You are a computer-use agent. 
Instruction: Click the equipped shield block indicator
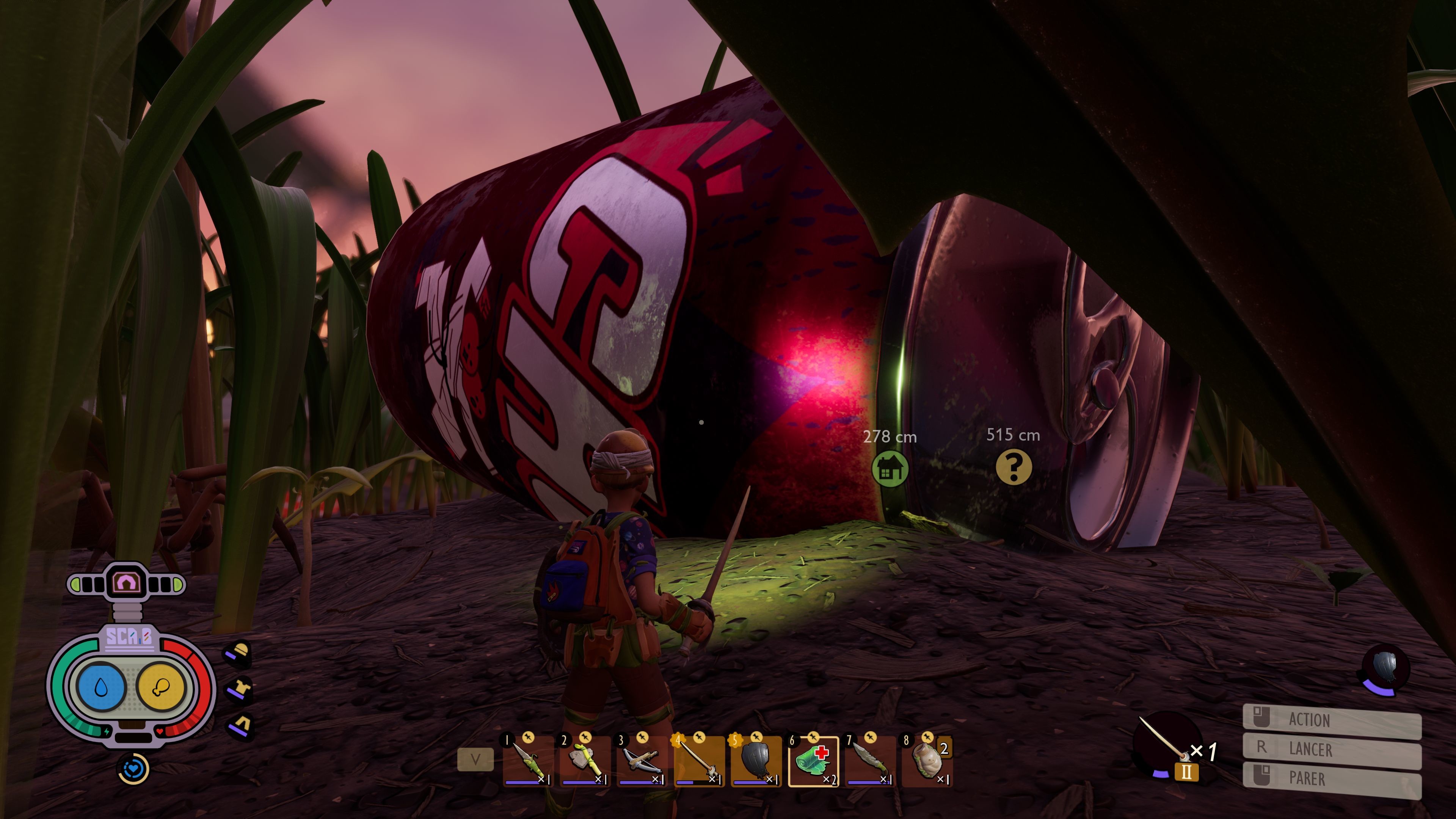click(x=1385, y=669)
